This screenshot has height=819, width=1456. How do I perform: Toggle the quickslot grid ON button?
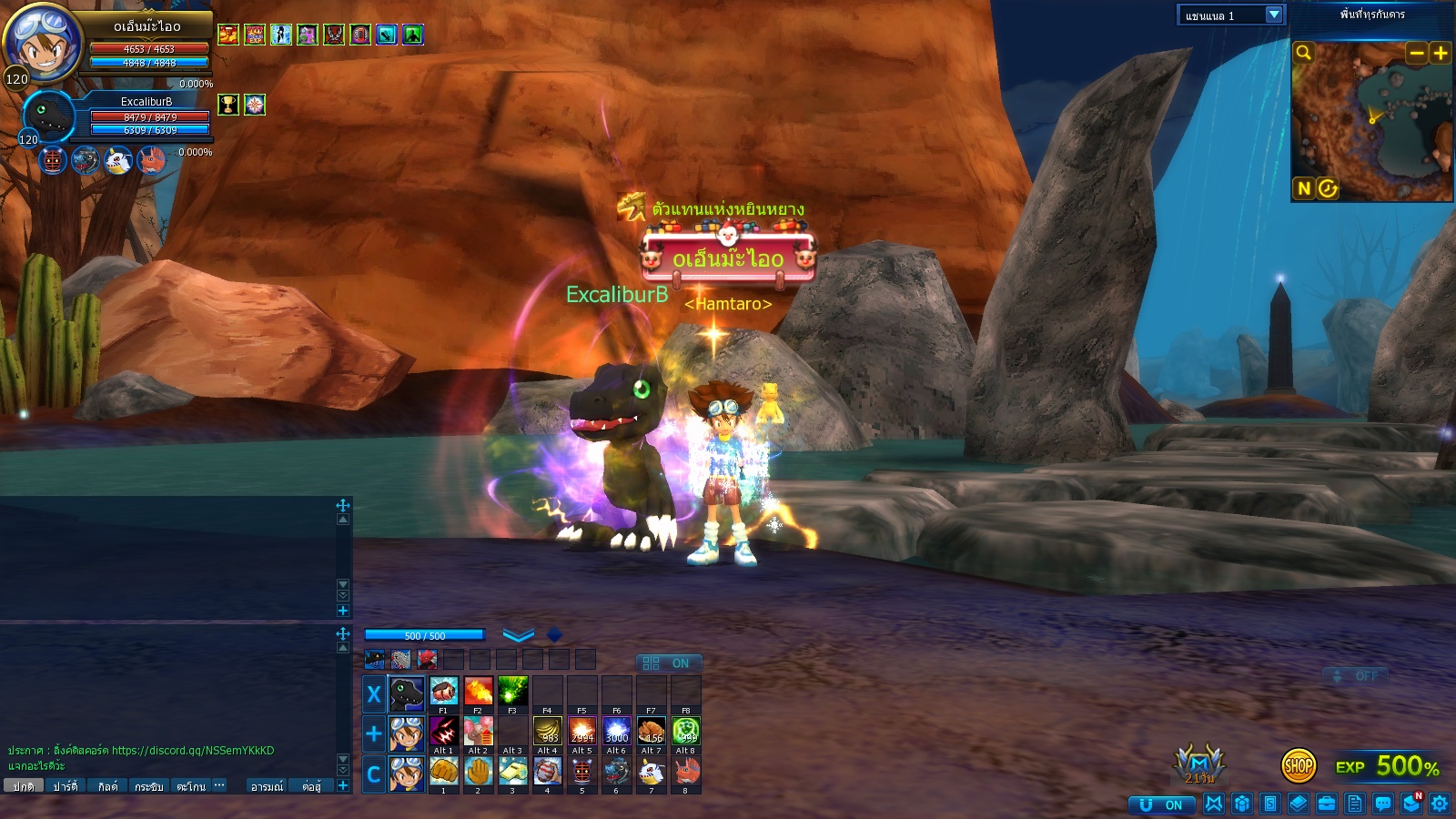(x=667, y=663)
